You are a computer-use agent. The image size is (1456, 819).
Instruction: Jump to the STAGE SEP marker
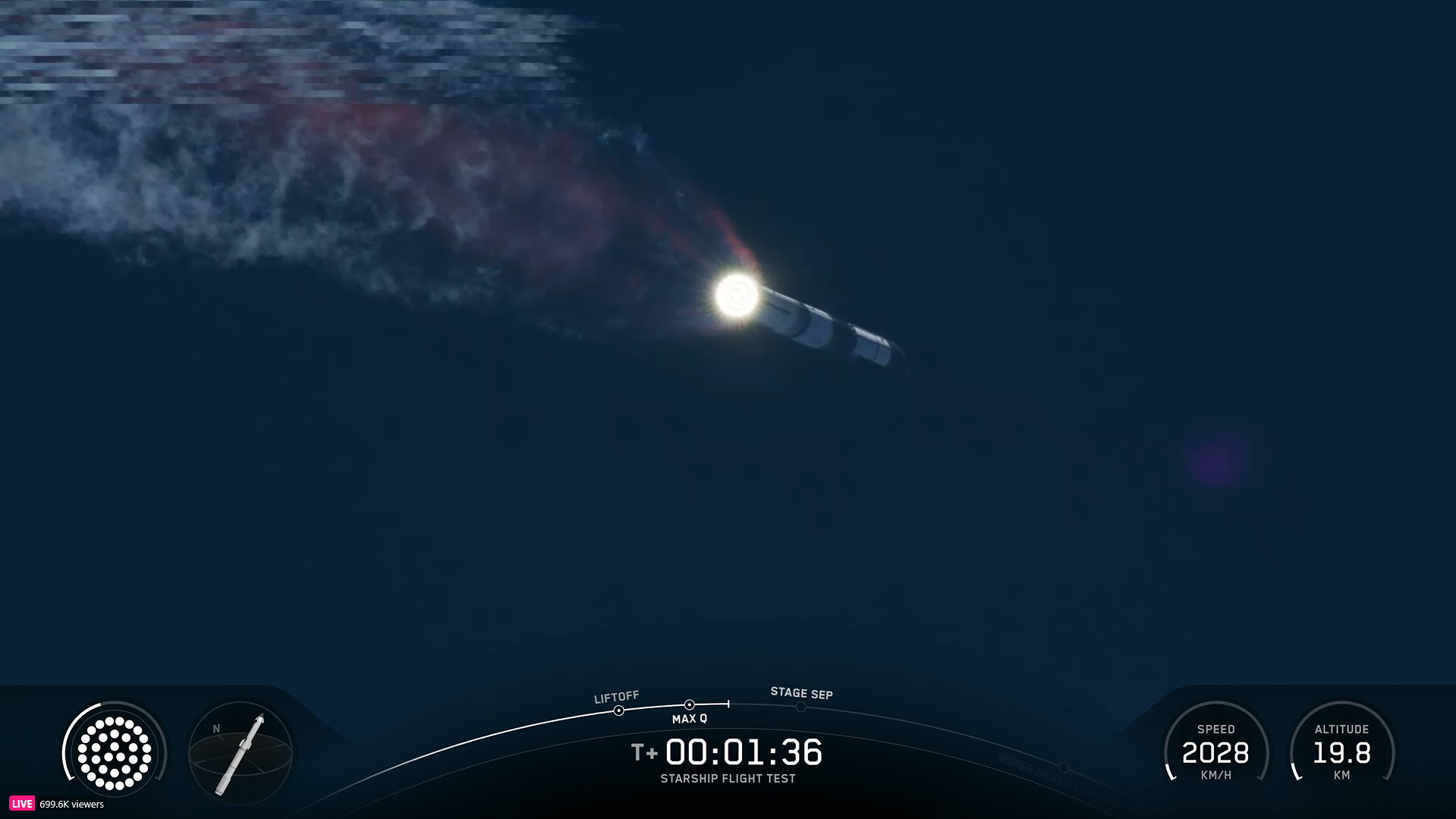coord(800,707)
